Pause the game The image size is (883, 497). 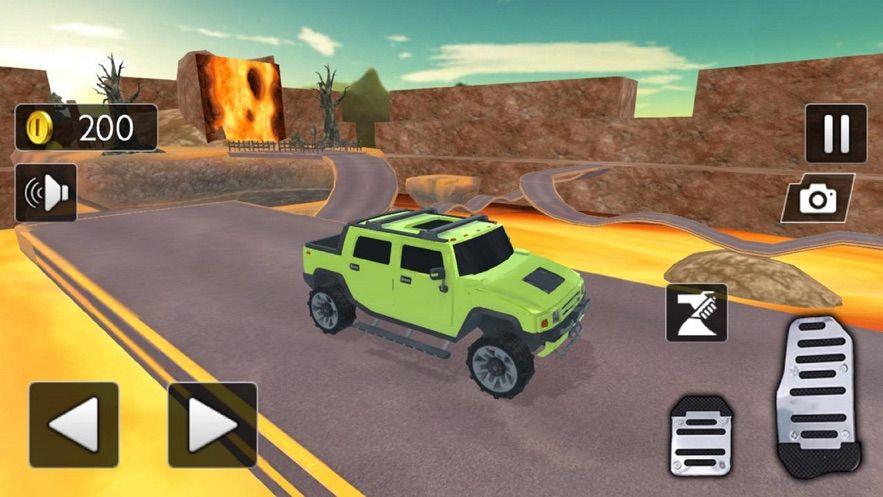coord(835,133)
